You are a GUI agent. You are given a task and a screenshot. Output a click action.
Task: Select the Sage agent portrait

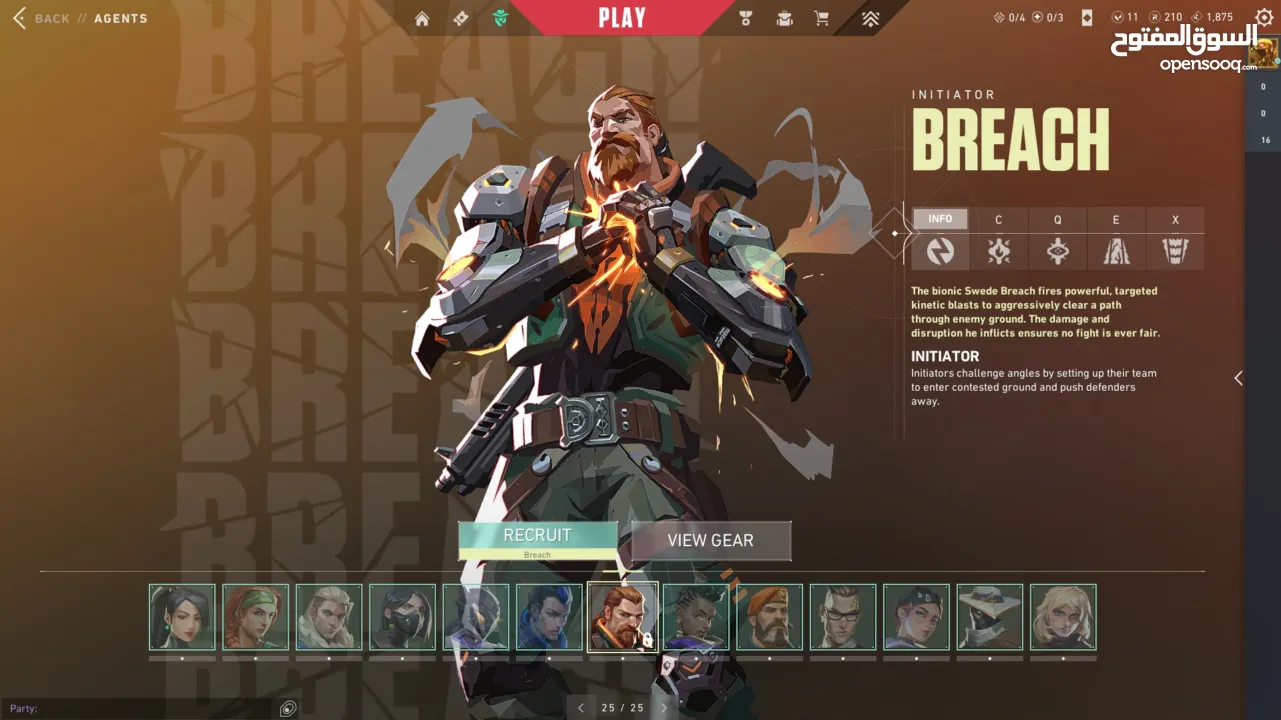tap(182, 617)
